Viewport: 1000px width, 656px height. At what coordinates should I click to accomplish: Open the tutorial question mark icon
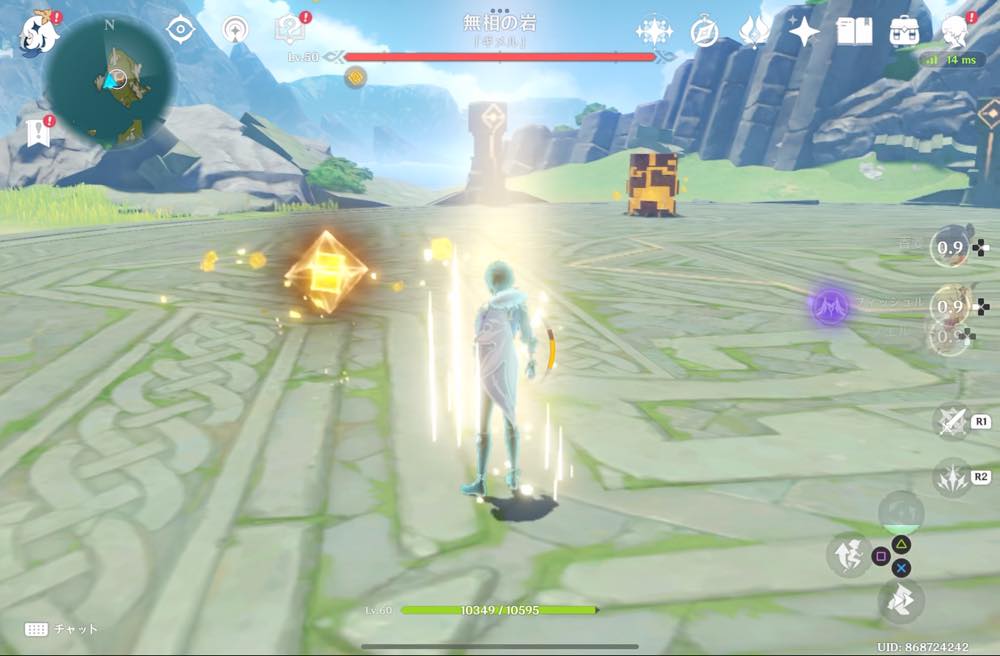point(289,30)
